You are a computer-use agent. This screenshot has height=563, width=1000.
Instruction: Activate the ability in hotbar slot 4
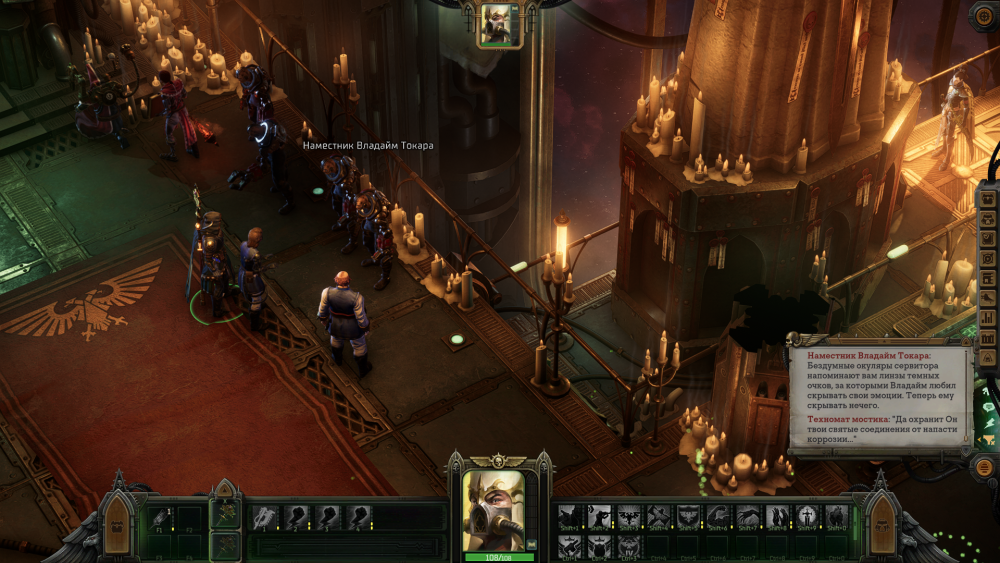359,517
